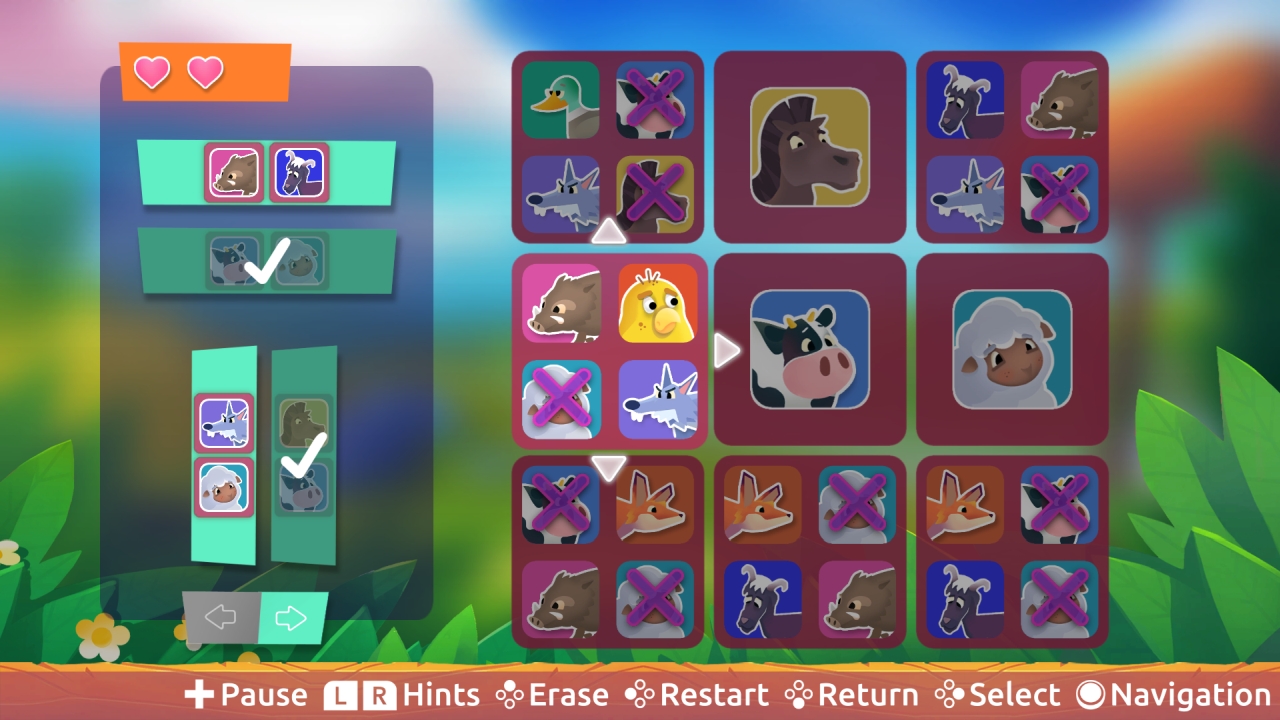Click the sheep answer tile
This screenshot has height=720, width=1280.
[1012, 350]
